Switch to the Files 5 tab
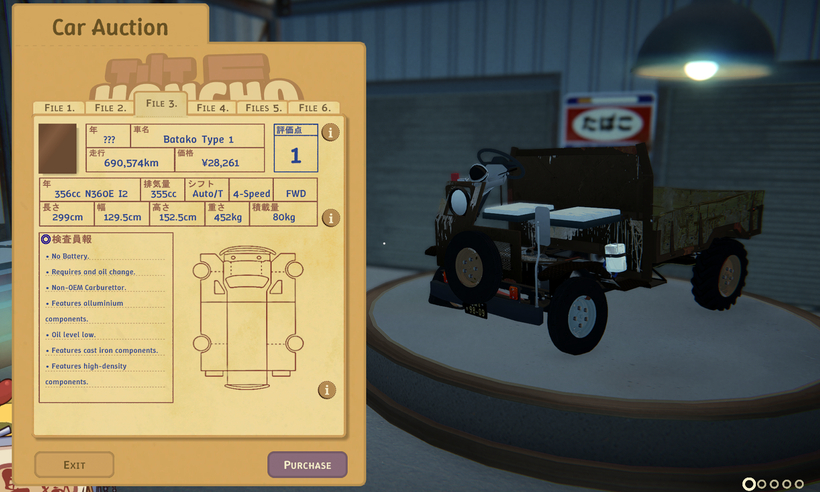Image resolution: width=820 pixels, height=492 pixels. click(264, 108)
